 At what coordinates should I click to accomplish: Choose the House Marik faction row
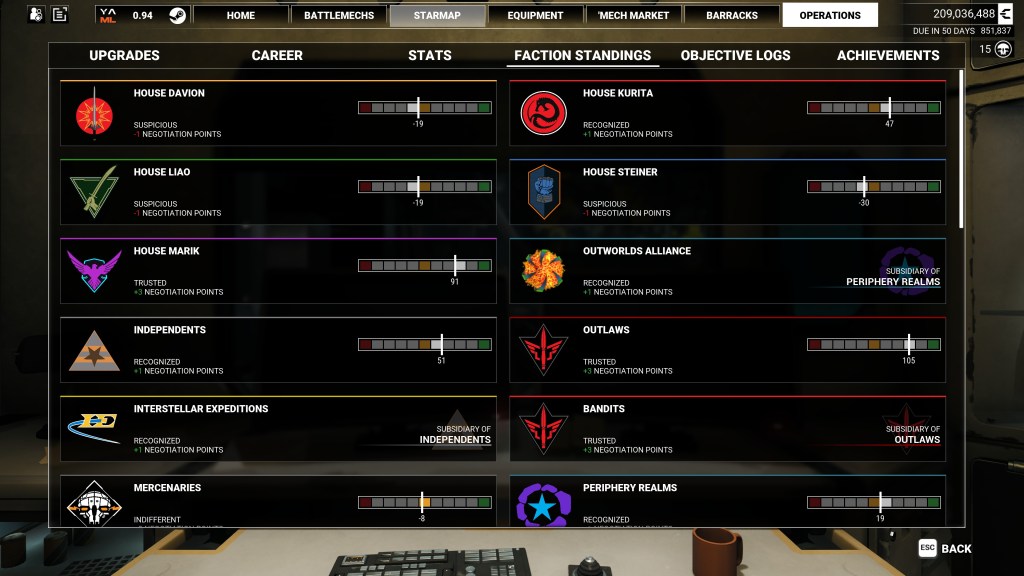(278, 271)
